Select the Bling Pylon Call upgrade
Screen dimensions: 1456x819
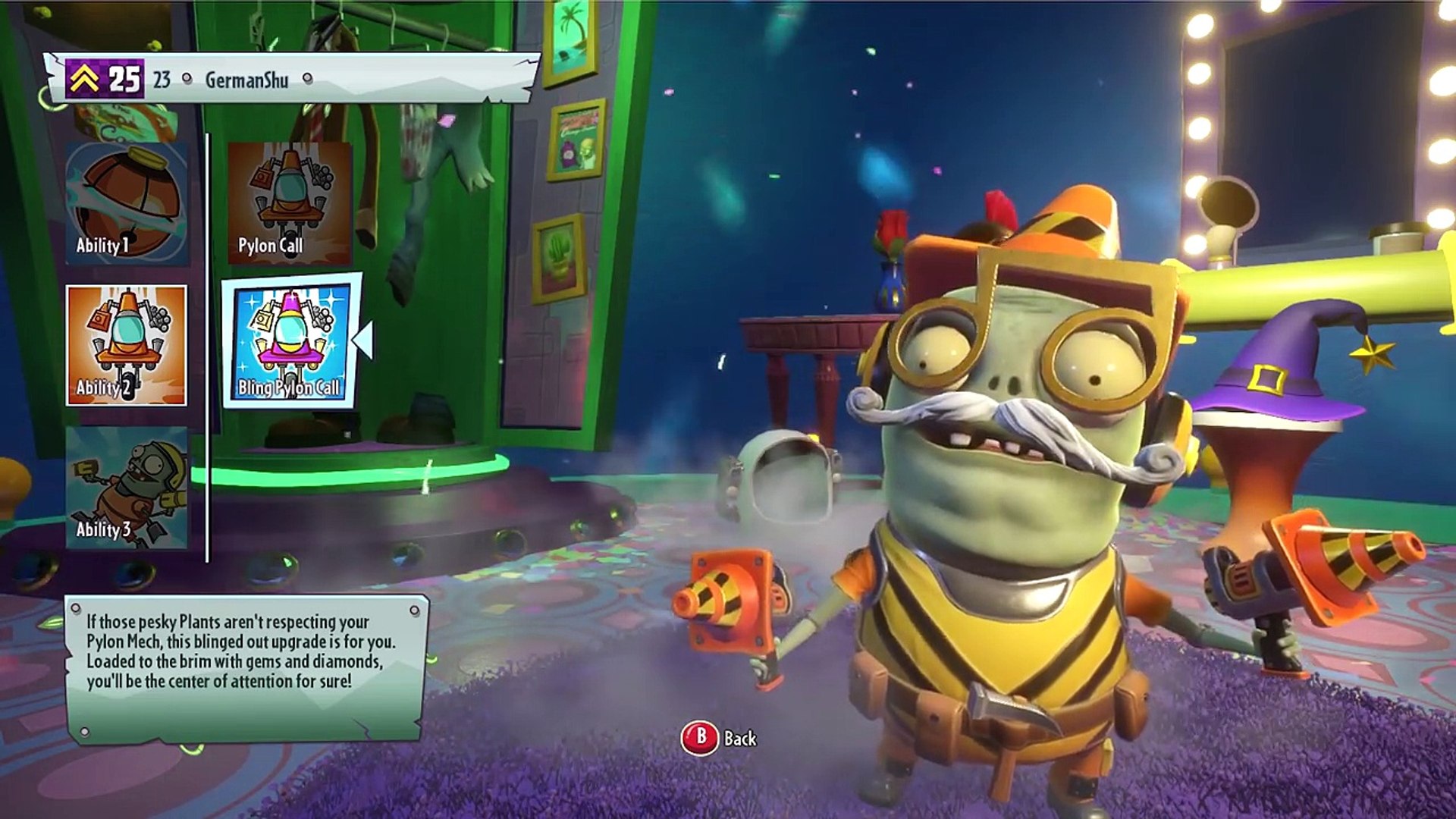click(290, 341)
